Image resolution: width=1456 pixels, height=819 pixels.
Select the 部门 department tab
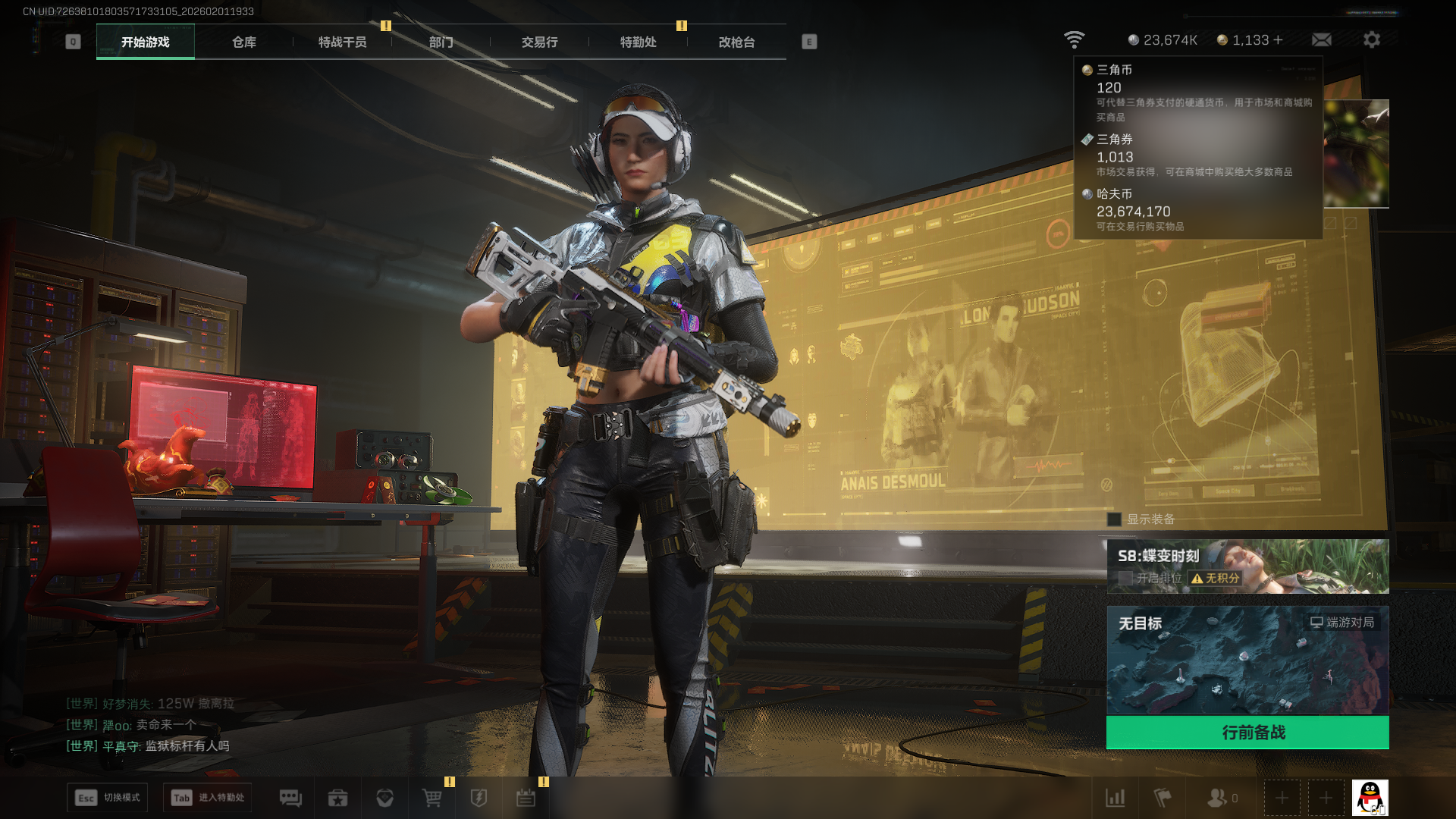click(x=441, y=42)
